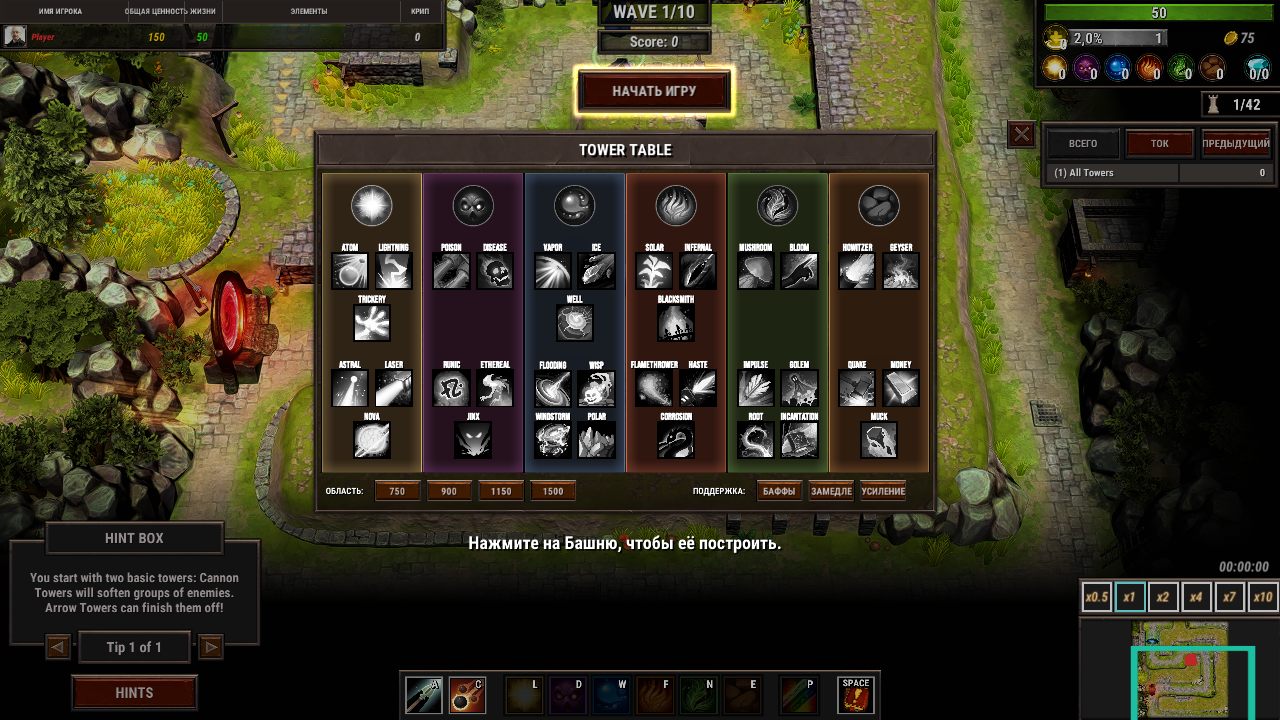Select the Blacksmith tower icon
1280x720 pixels.
(676, 323)
